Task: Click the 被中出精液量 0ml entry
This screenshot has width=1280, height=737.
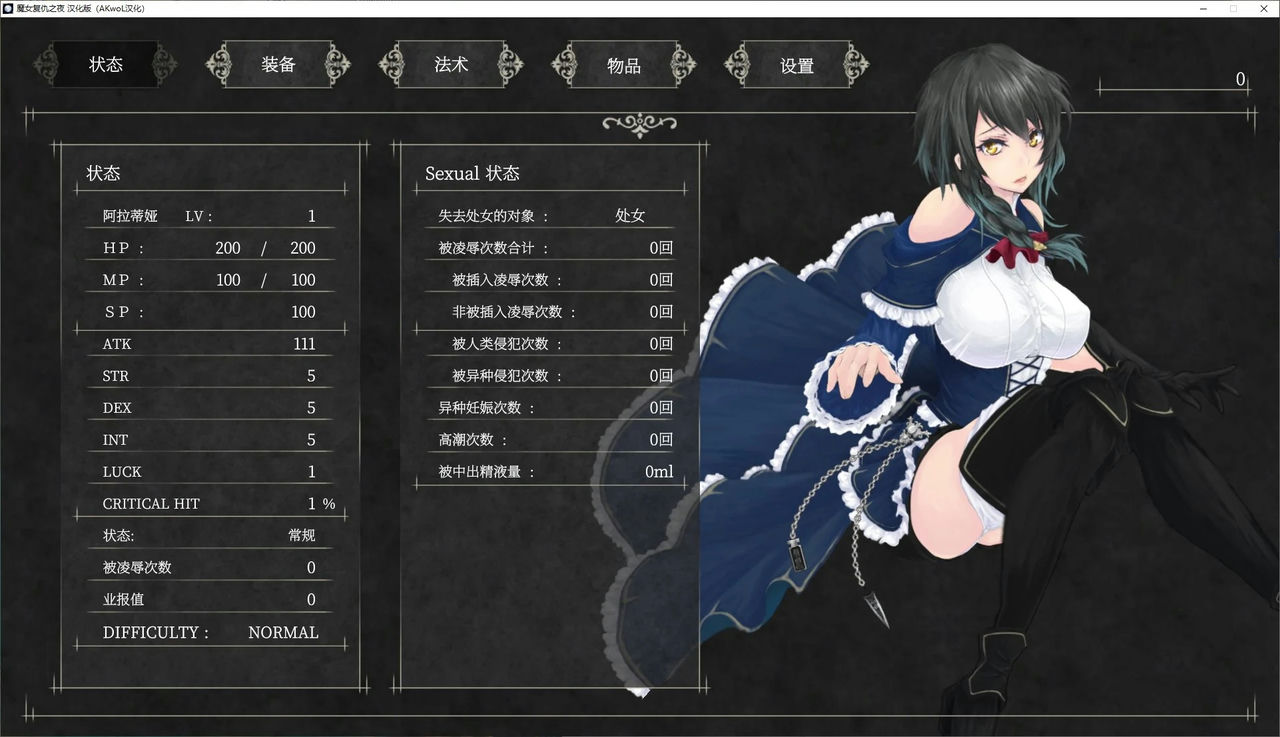Action: [550, 471]
